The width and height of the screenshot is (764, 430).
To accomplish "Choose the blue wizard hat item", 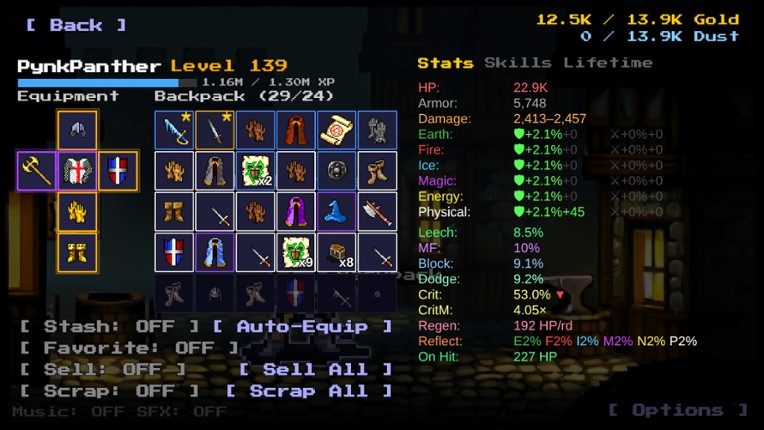I will [x=337, y=211].
